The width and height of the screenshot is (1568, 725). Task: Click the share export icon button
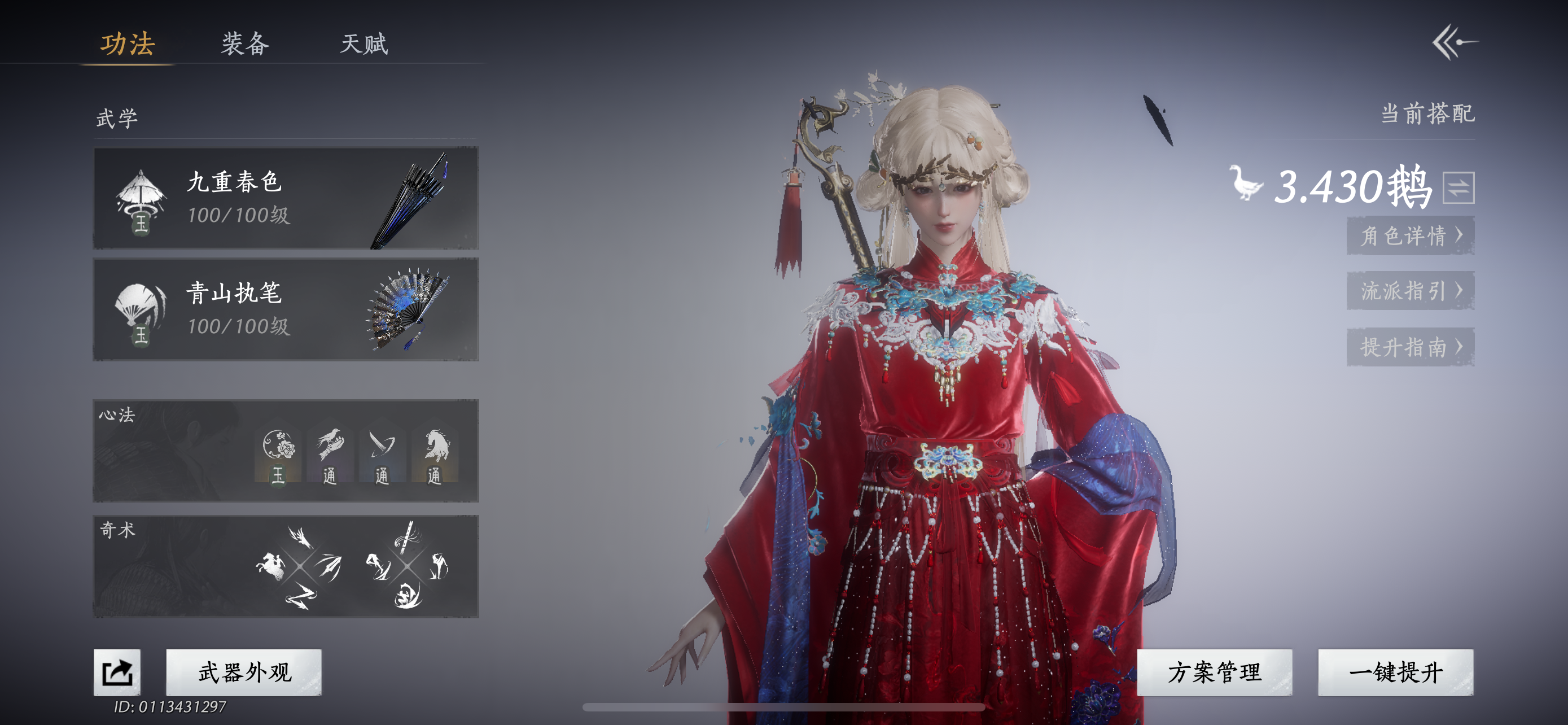(117, 672)
